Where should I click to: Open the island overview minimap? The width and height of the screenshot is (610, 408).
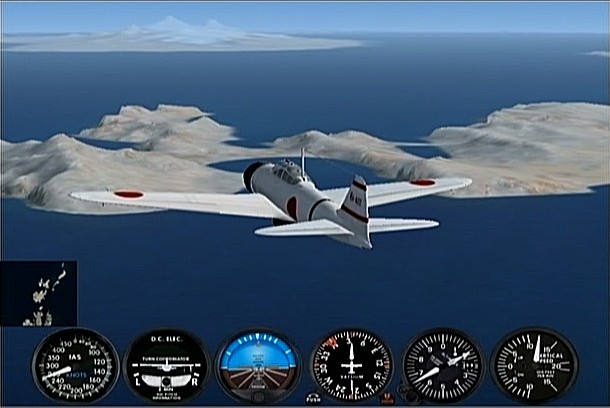39,293
